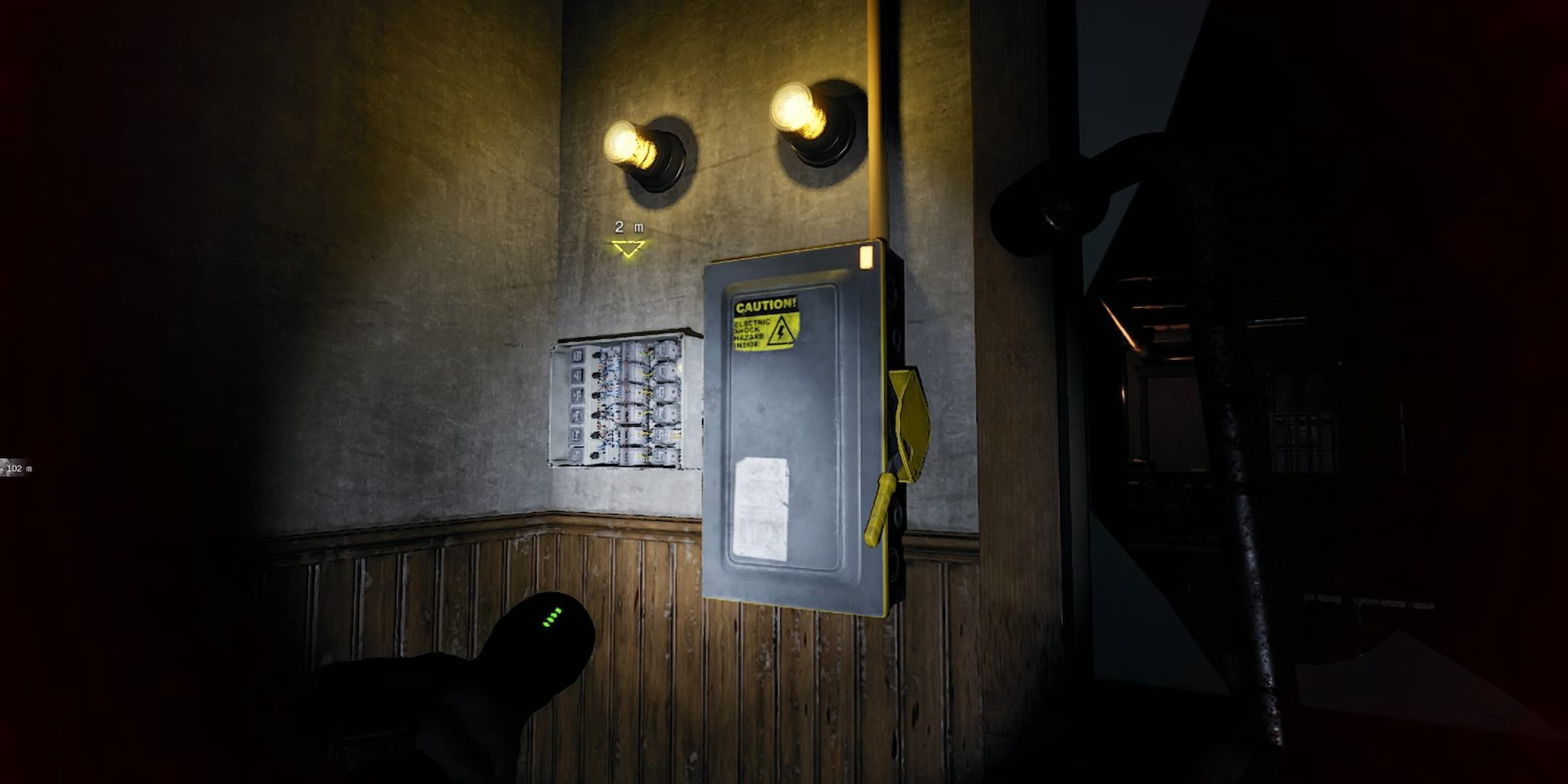This screenshot has height=784, width=1568.
Task: Click the yellow triangle waypoint marker
Action: (628, 248)
